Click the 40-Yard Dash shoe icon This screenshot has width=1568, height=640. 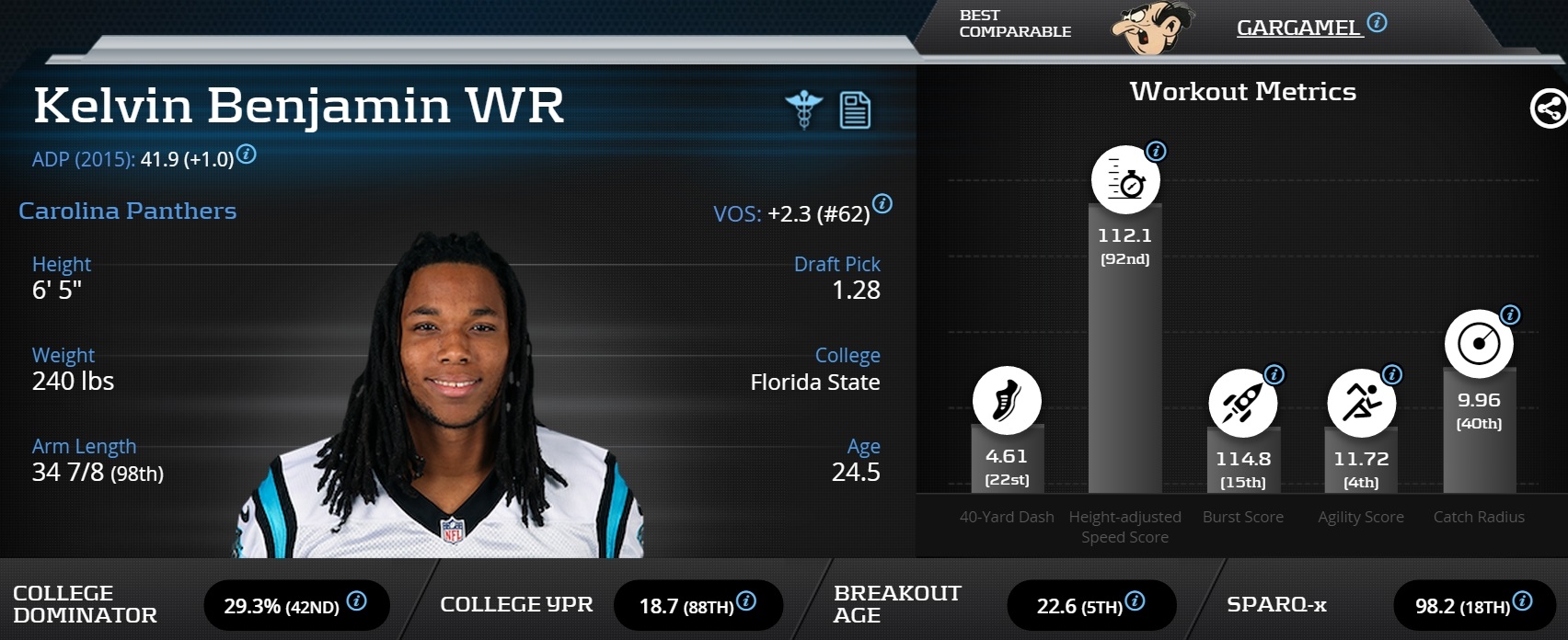(x=1007, y=401)
